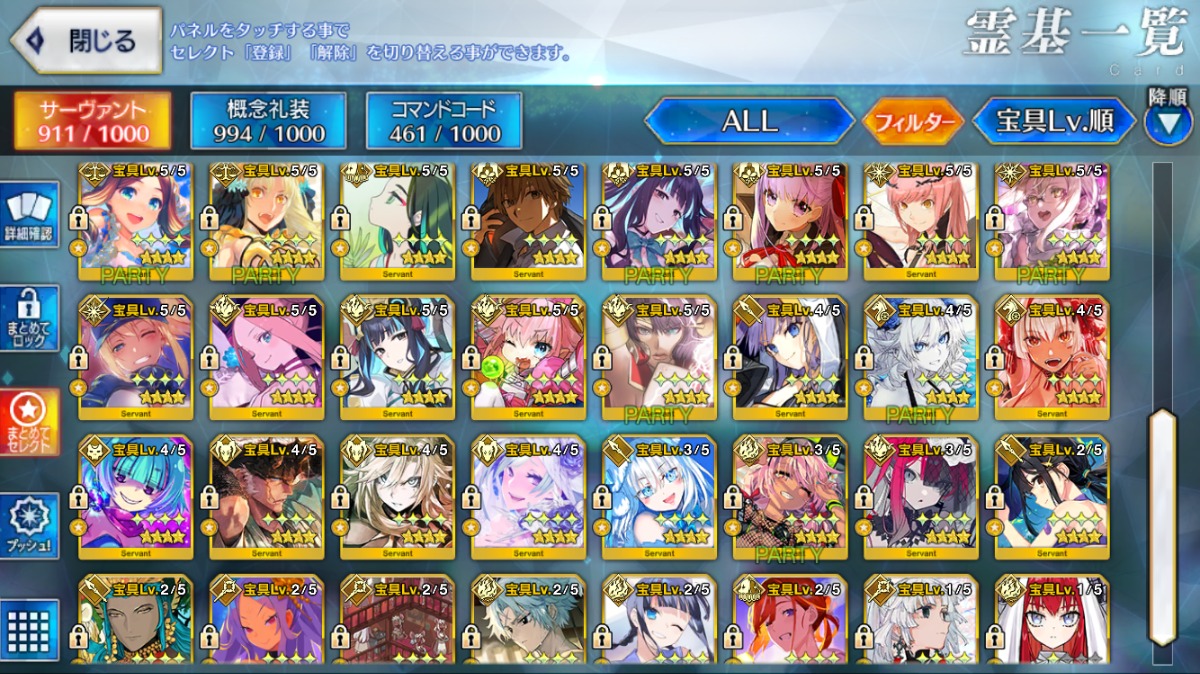Change the 宝具Lv.順 sort order
The height and width of the screenshot is (674, 1200).
click(1054, 122)
